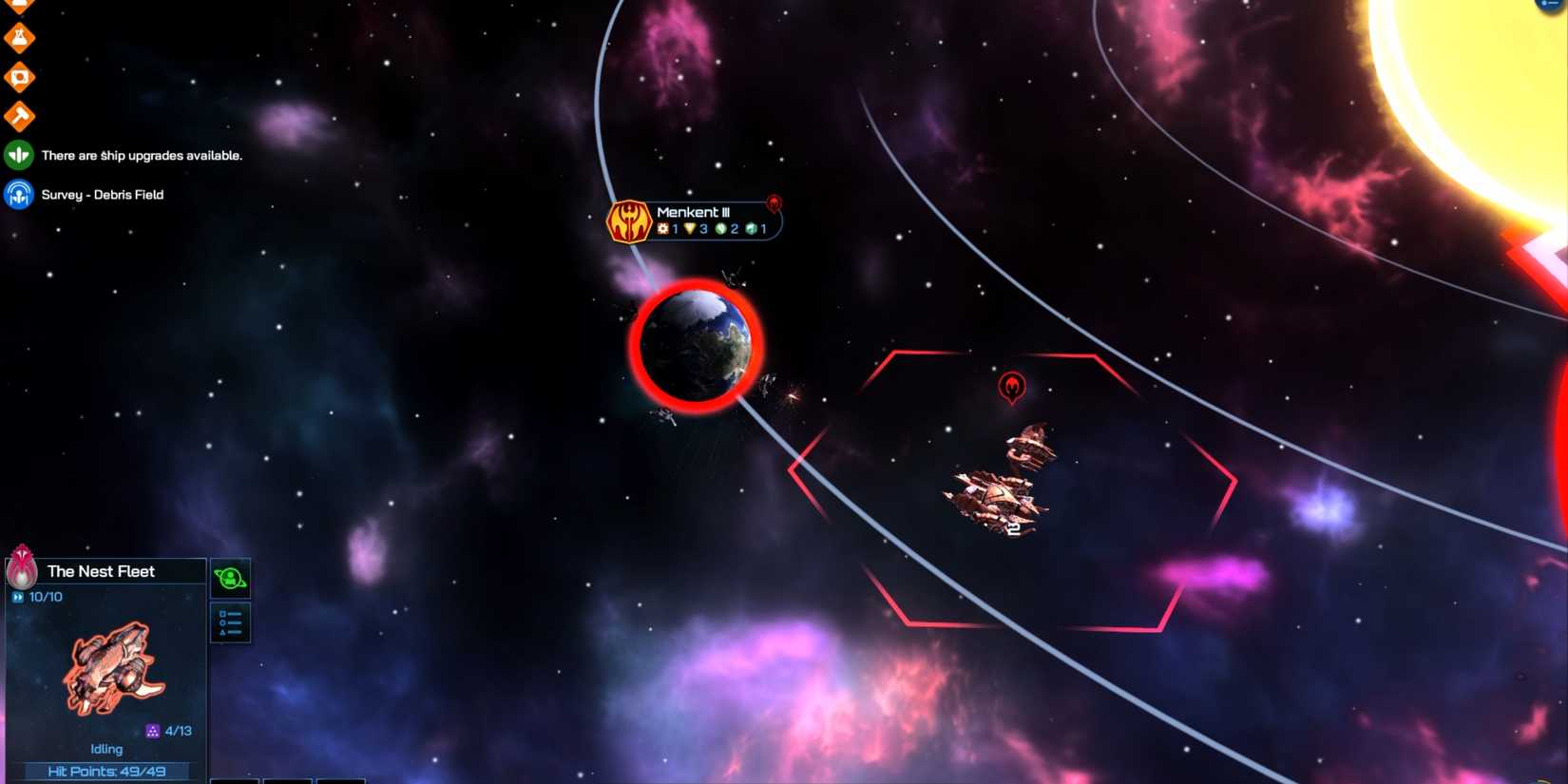Click the red alert badge on Menkent III banner
Image resolution: width=1568 pixels, height=784 pixels.
773,201
